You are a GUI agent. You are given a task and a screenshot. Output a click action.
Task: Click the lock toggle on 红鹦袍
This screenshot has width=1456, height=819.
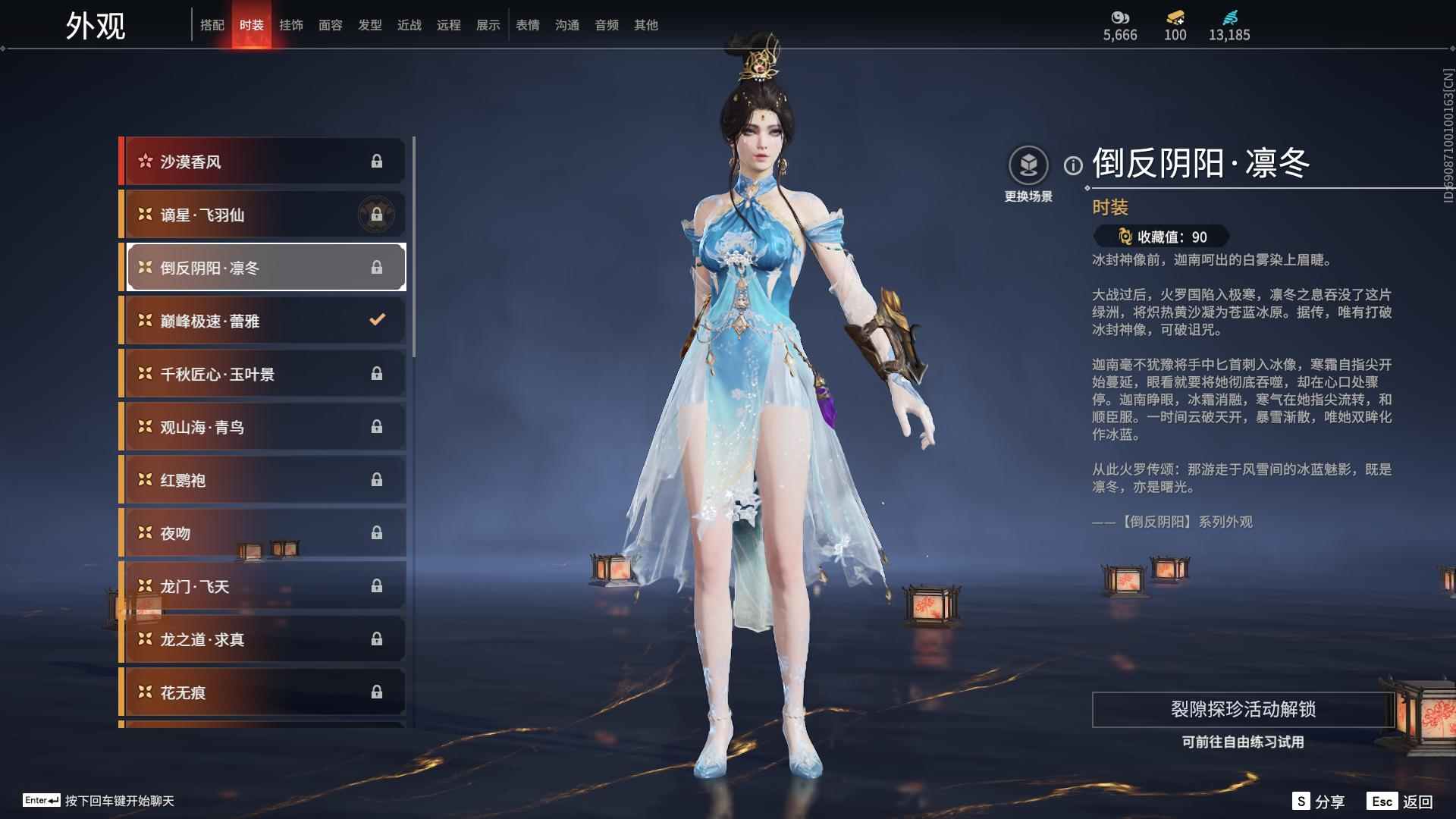point(378,479)
